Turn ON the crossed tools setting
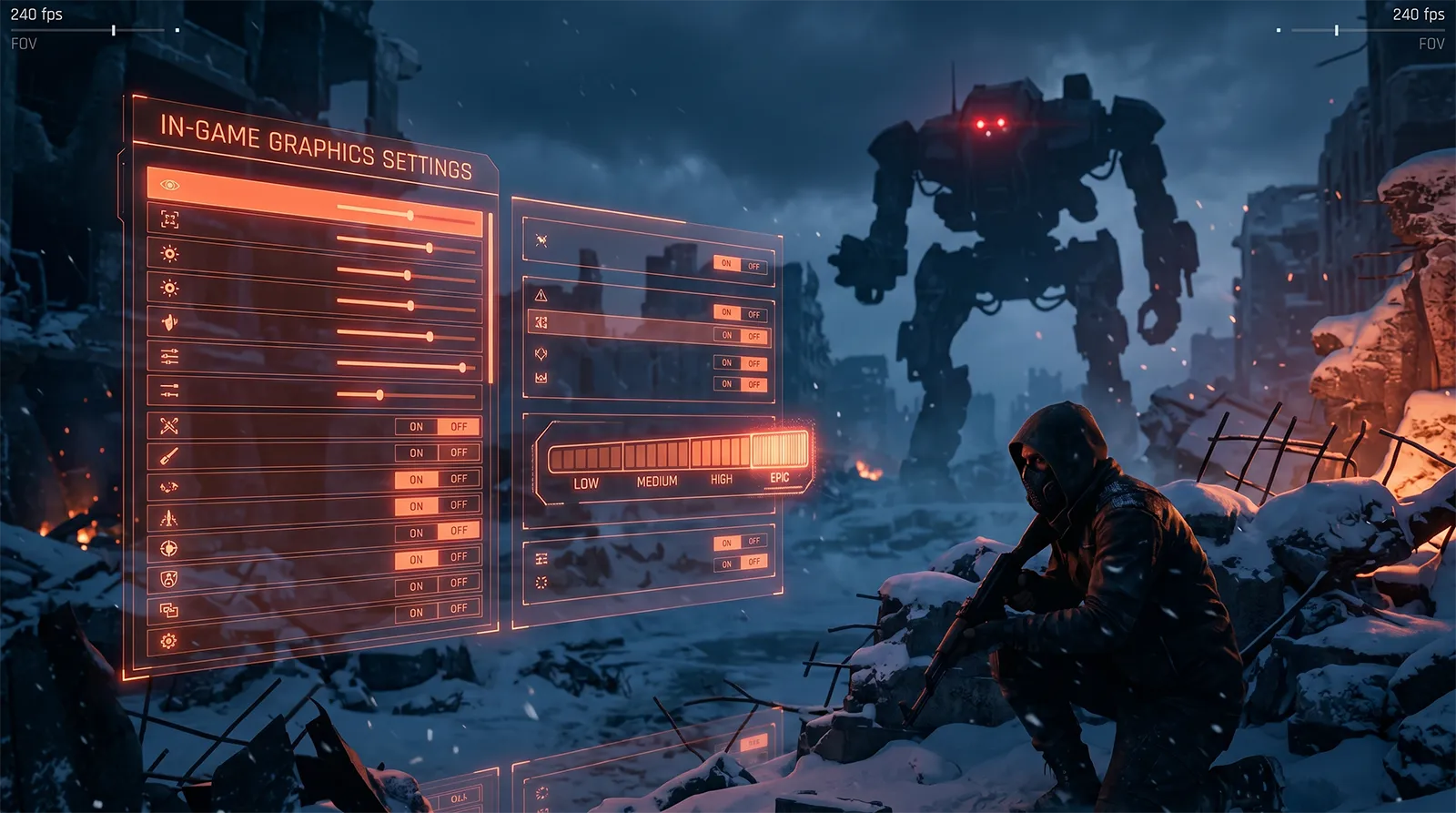This screenshot has width=1456, height=813. [x=416, y=426]
